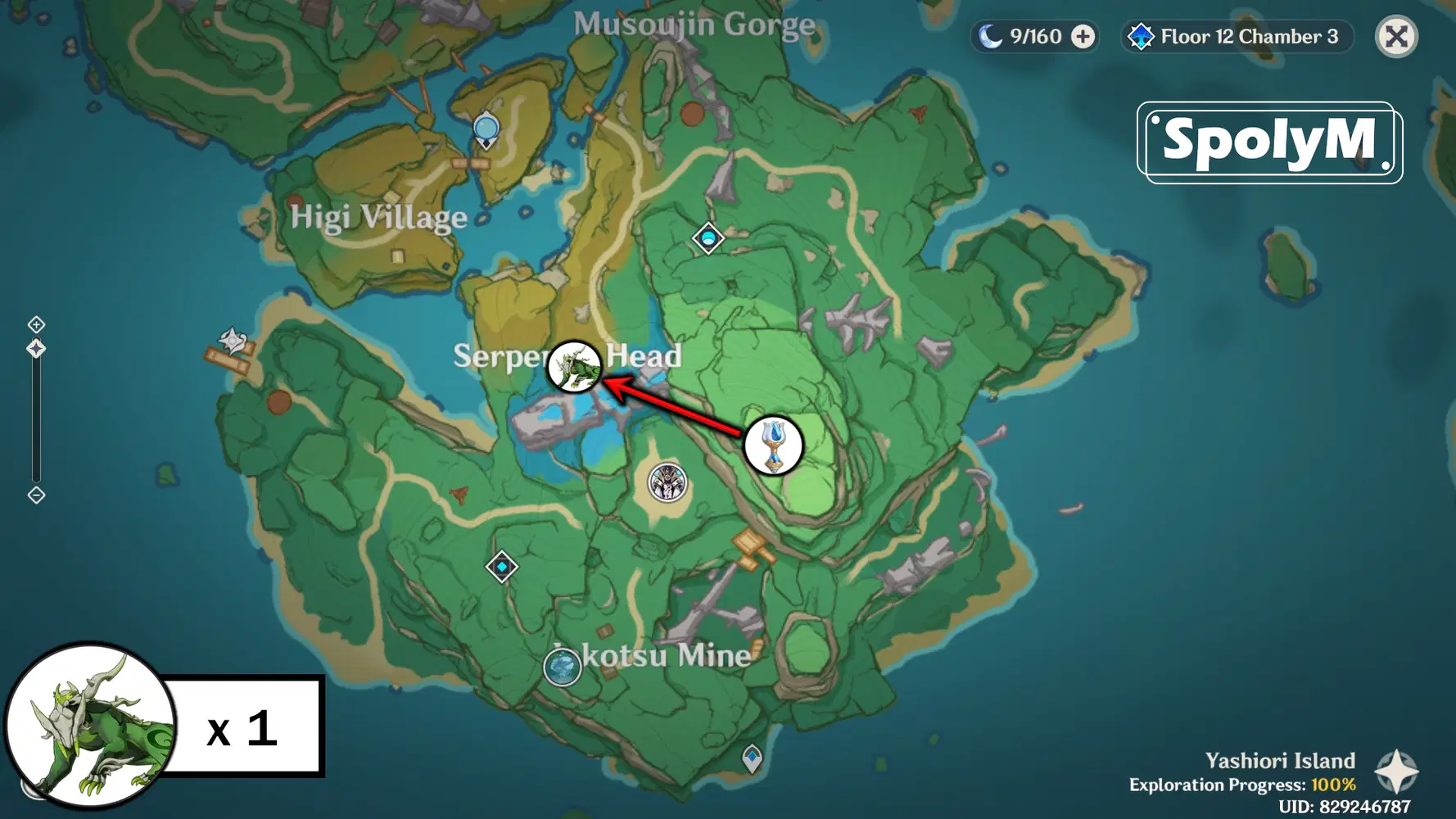Click the zoom-in control atop the map slider

35,324
